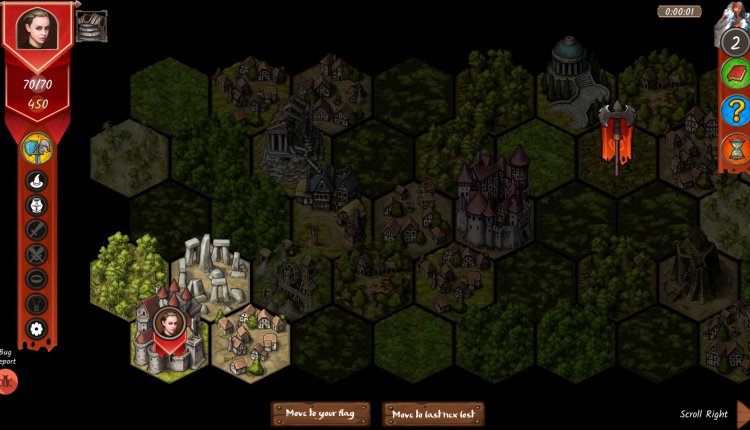The height and width of the screenshot is (430, 750).
Task: Click the "Move to last hex lost" button
Action: pos(433,414)
